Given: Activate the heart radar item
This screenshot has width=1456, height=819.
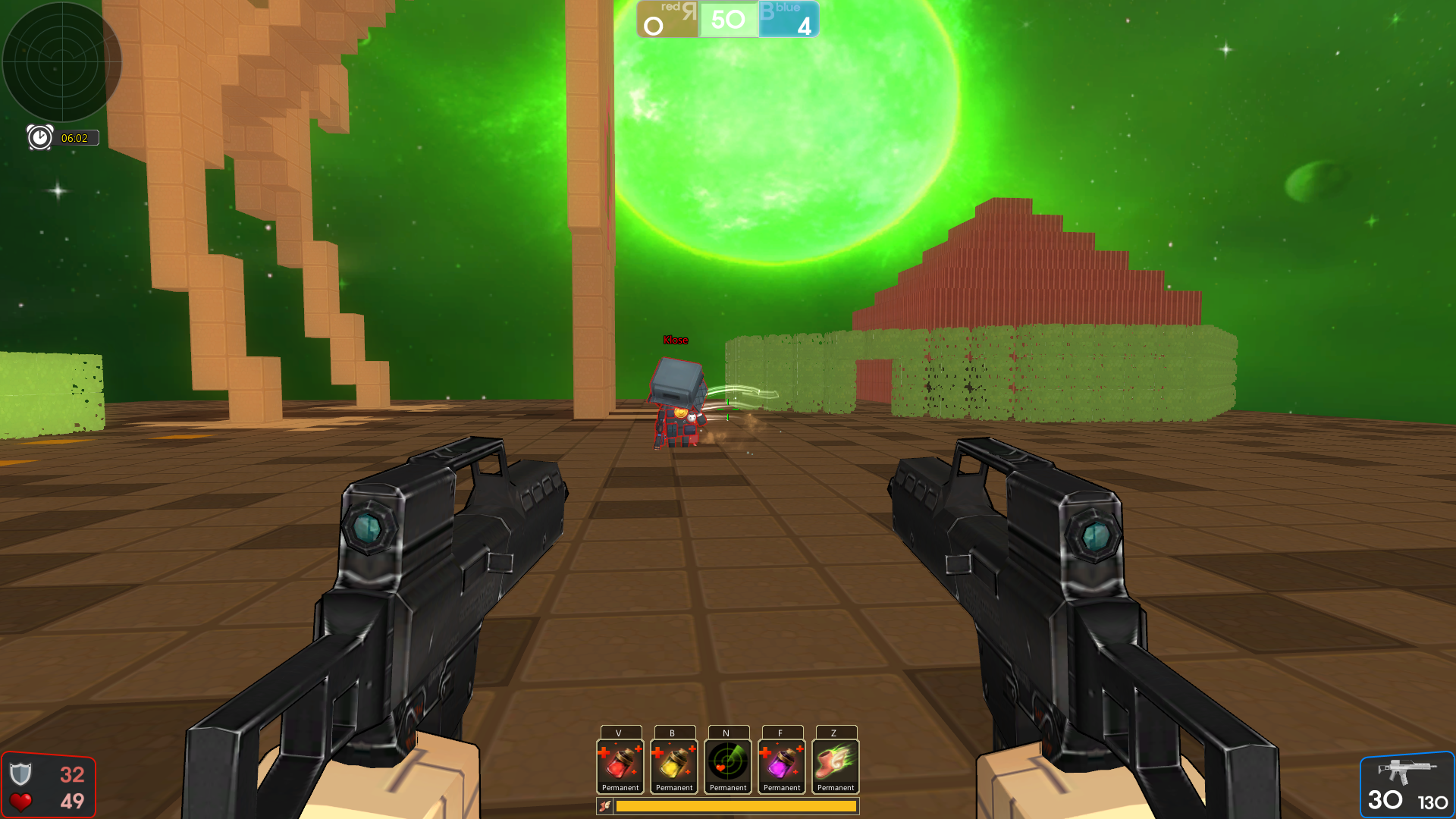Looking at the screenshot, I should point(728,763).
